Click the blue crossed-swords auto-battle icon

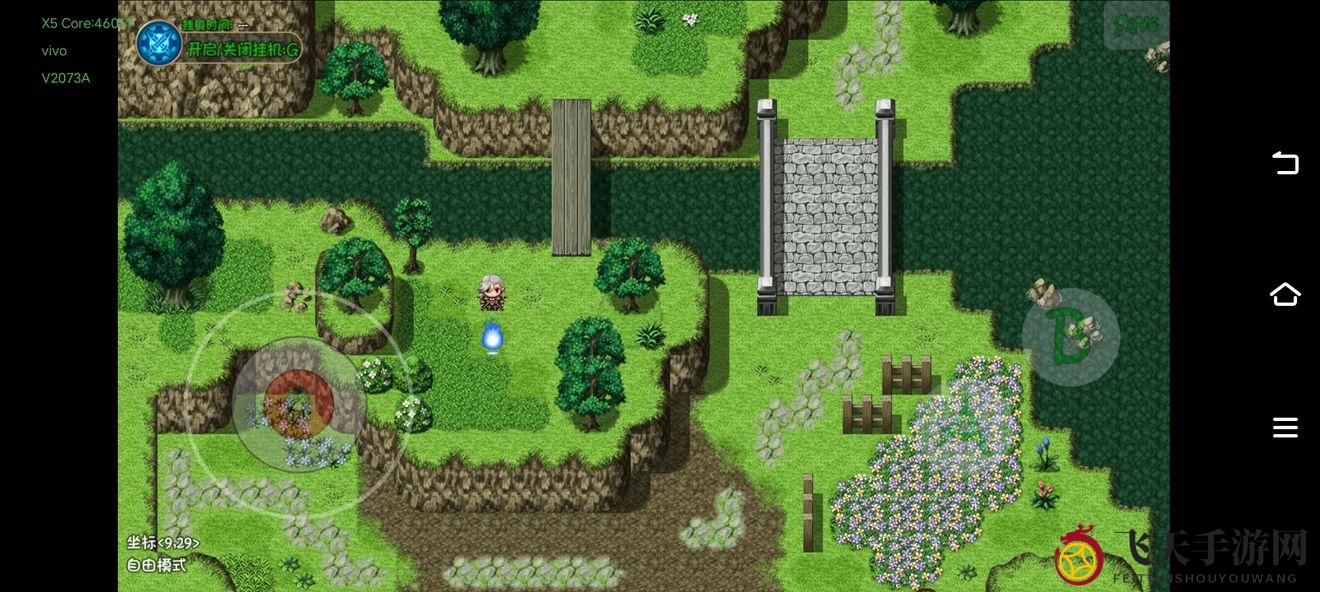[x=159, y=44]
